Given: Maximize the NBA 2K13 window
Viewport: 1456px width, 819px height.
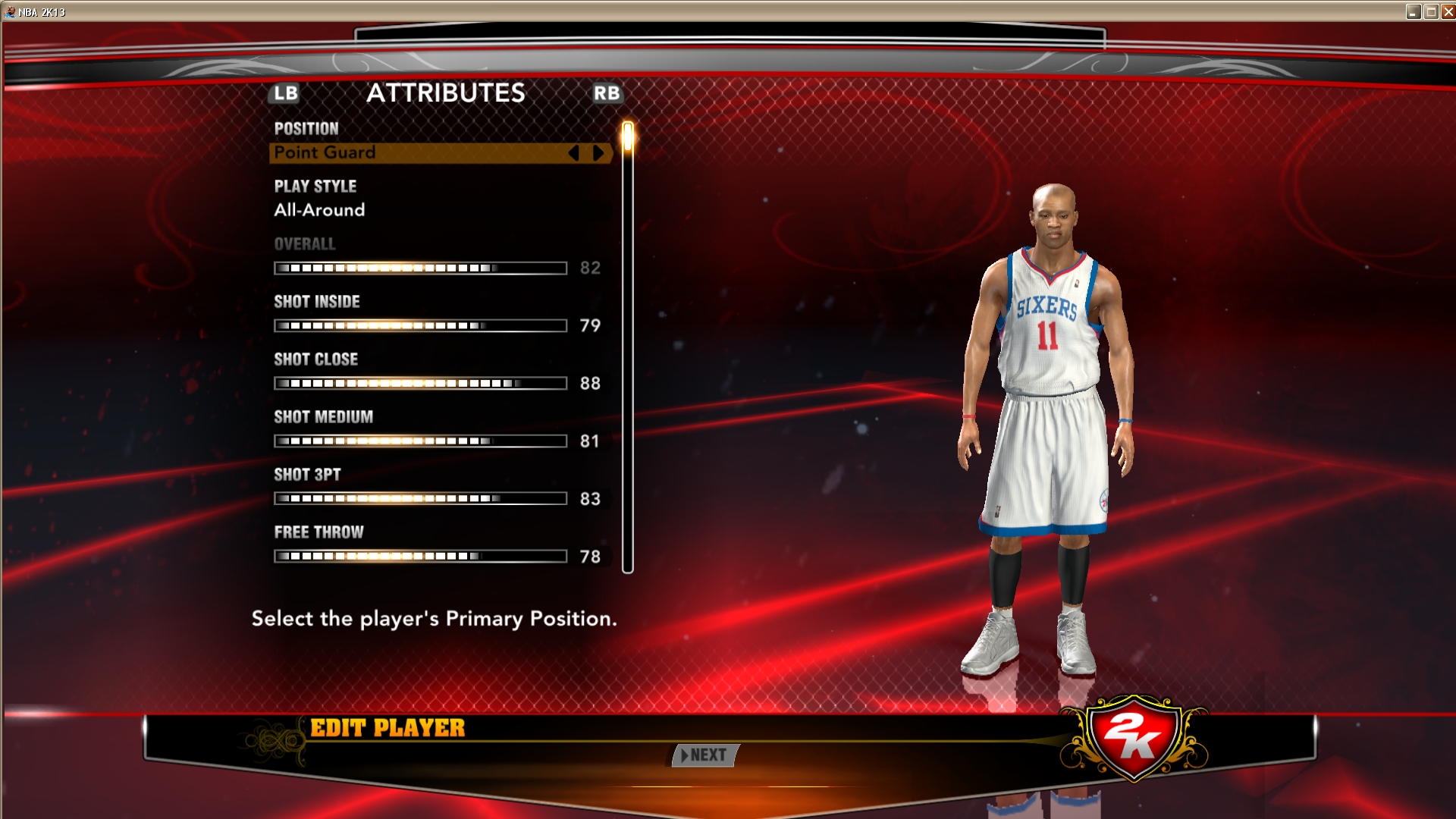Looking at the screenshot, I should [1431, 11].
